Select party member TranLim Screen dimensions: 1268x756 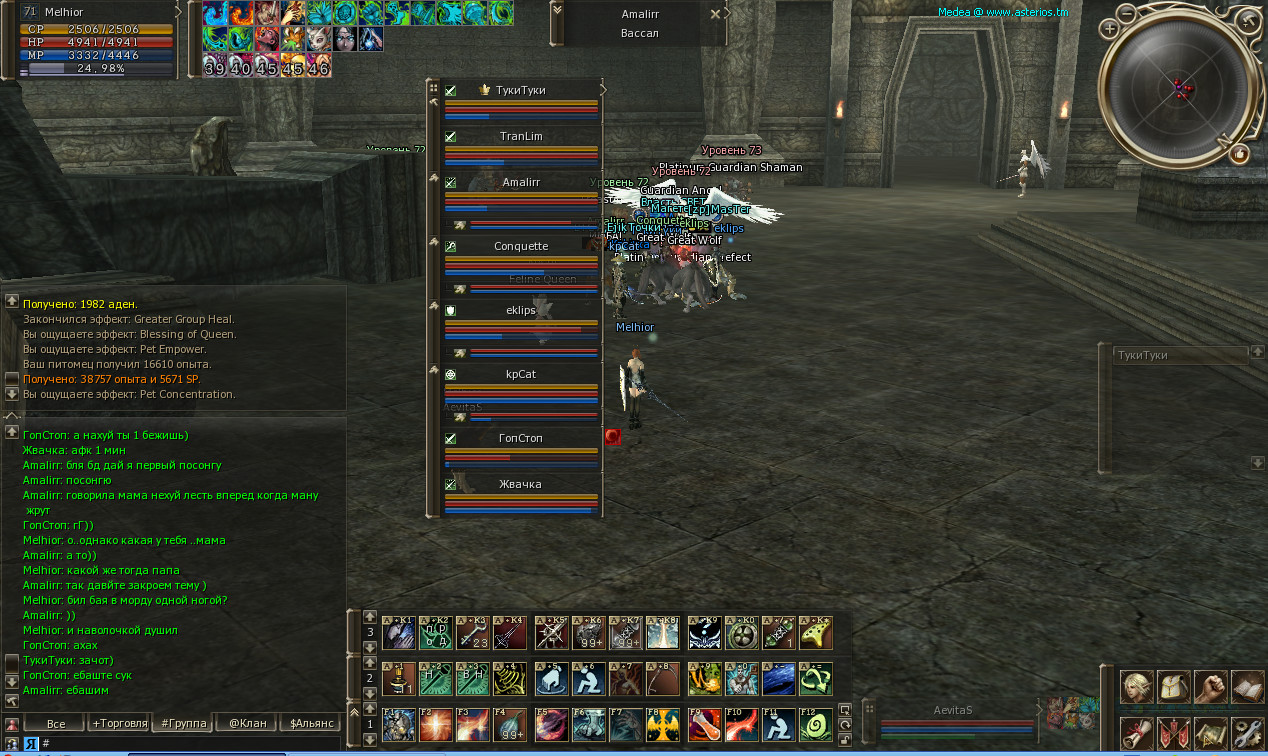tap(521, 136)
